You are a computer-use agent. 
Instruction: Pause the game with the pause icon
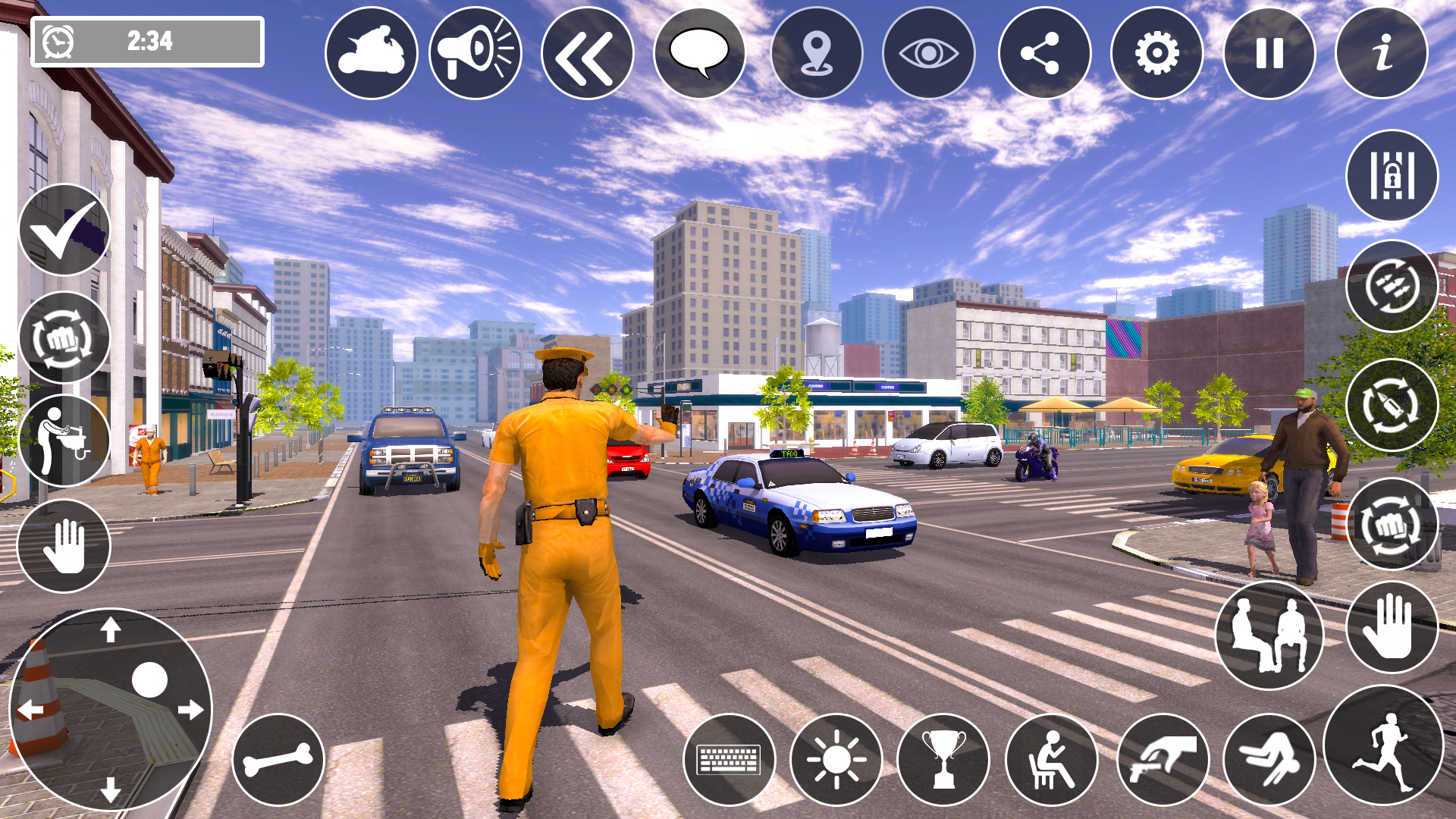click(x=1266, y=53)
